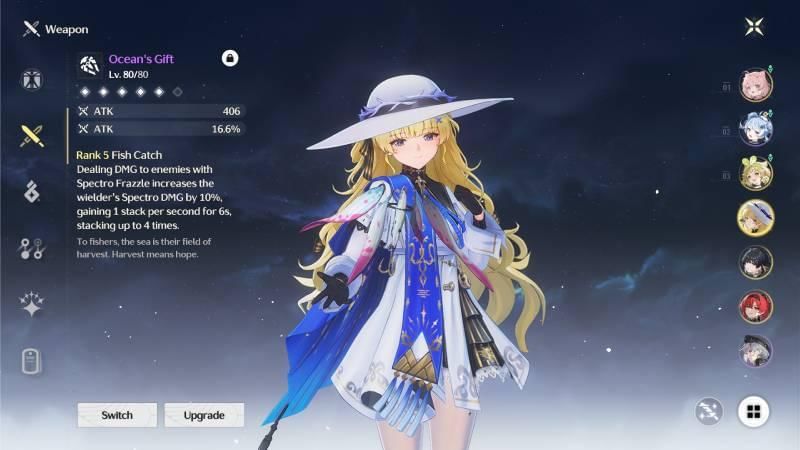The image size is (800, 450).
Task: Choose the silver-haired character with dark hat
Action: 755,350
